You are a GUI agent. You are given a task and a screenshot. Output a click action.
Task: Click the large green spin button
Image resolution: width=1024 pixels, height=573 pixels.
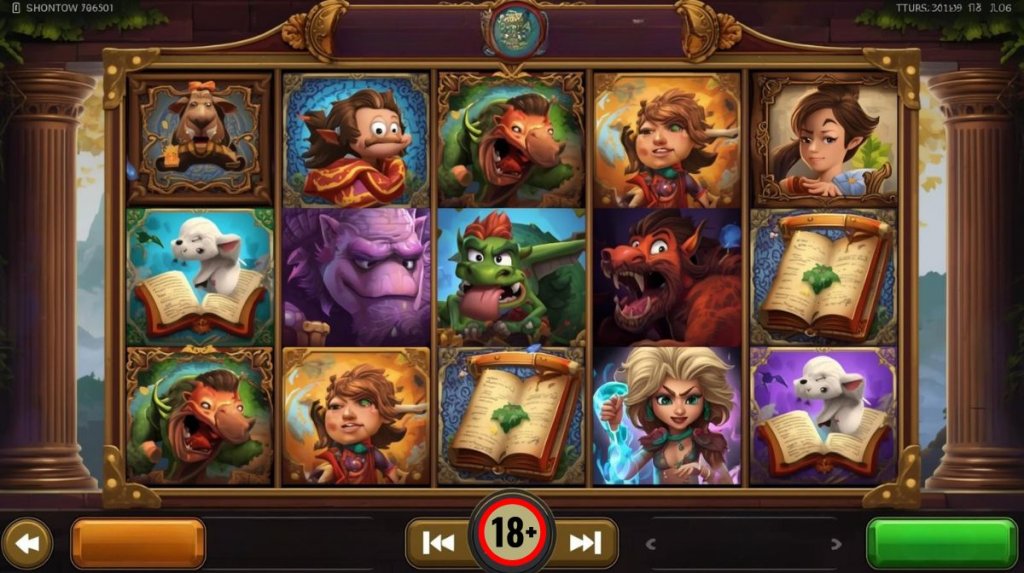pyautogui.click(x=941, y=543)
